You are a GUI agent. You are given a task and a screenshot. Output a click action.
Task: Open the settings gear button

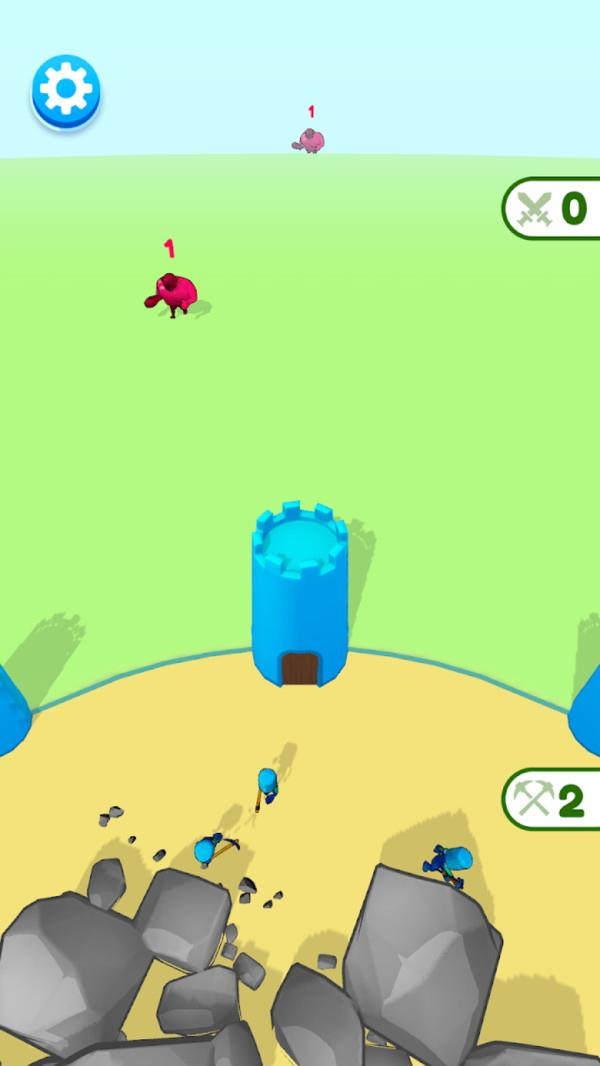tap(66, 91)
